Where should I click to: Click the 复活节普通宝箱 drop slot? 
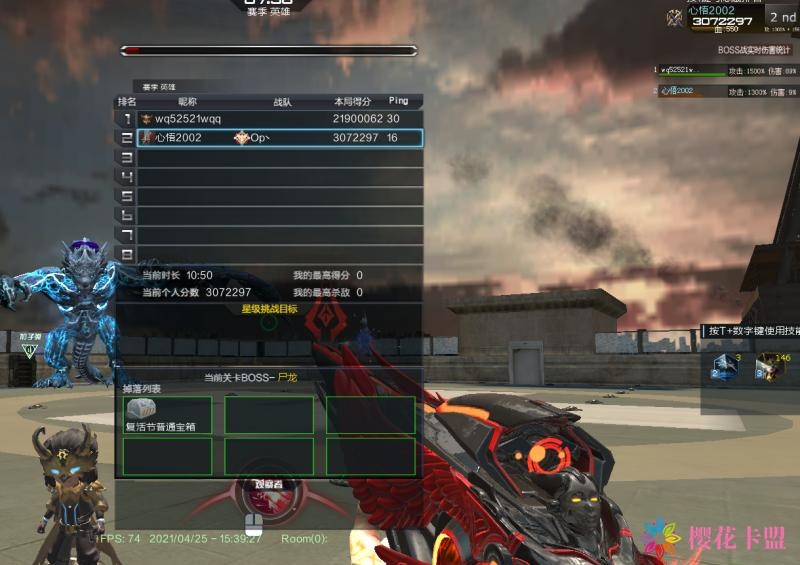[x=168, y=415]
